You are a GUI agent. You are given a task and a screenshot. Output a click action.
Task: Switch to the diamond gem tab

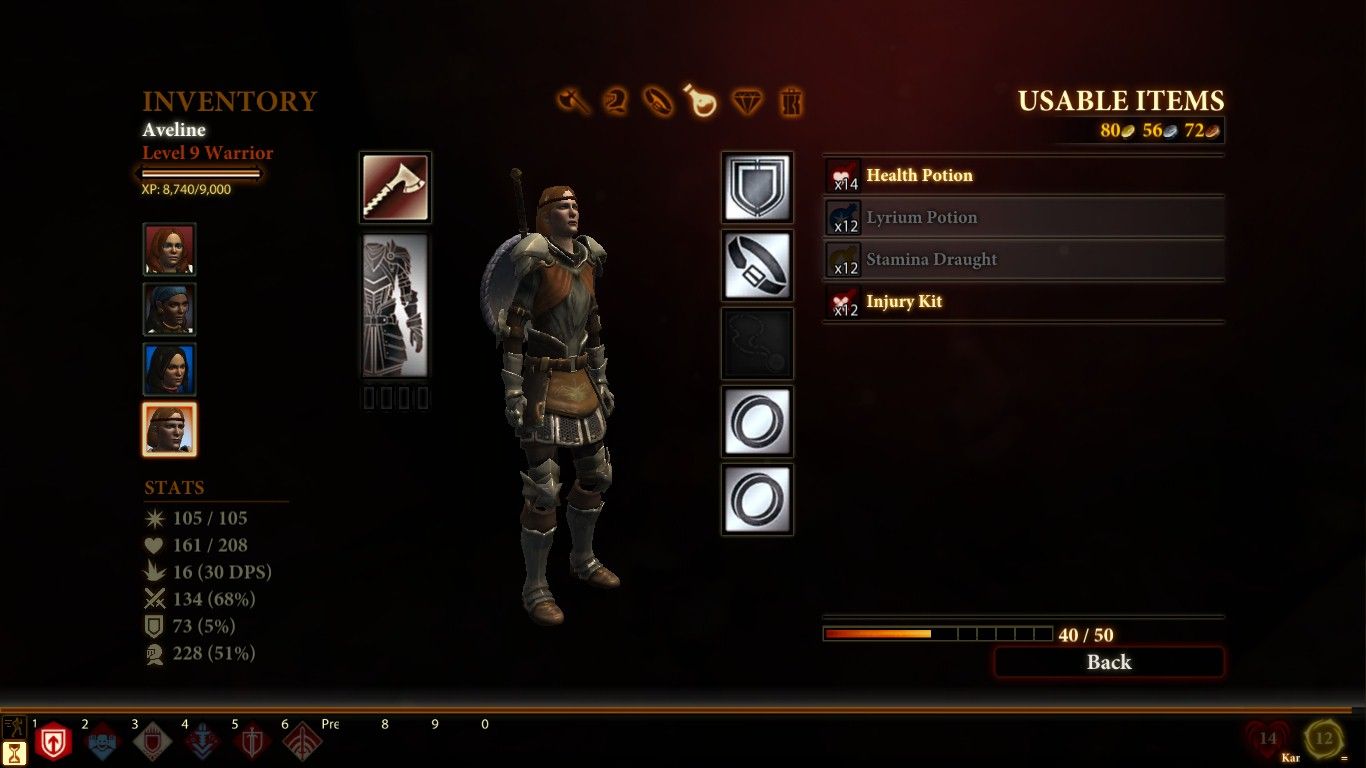click(747, 101)
